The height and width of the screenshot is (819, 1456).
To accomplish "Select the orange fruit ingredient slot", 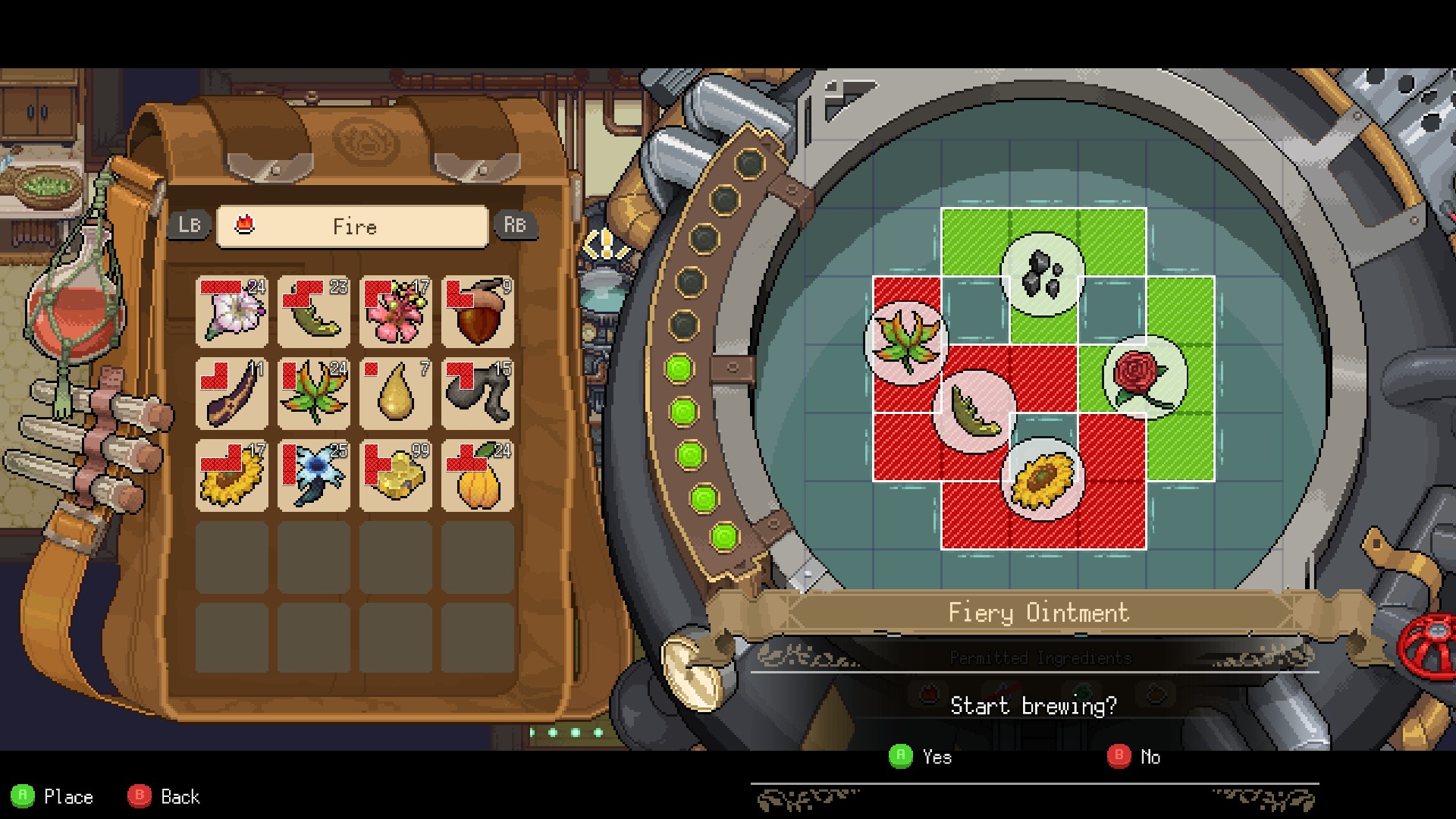I will pyautogui.click(x=478, y=475).
